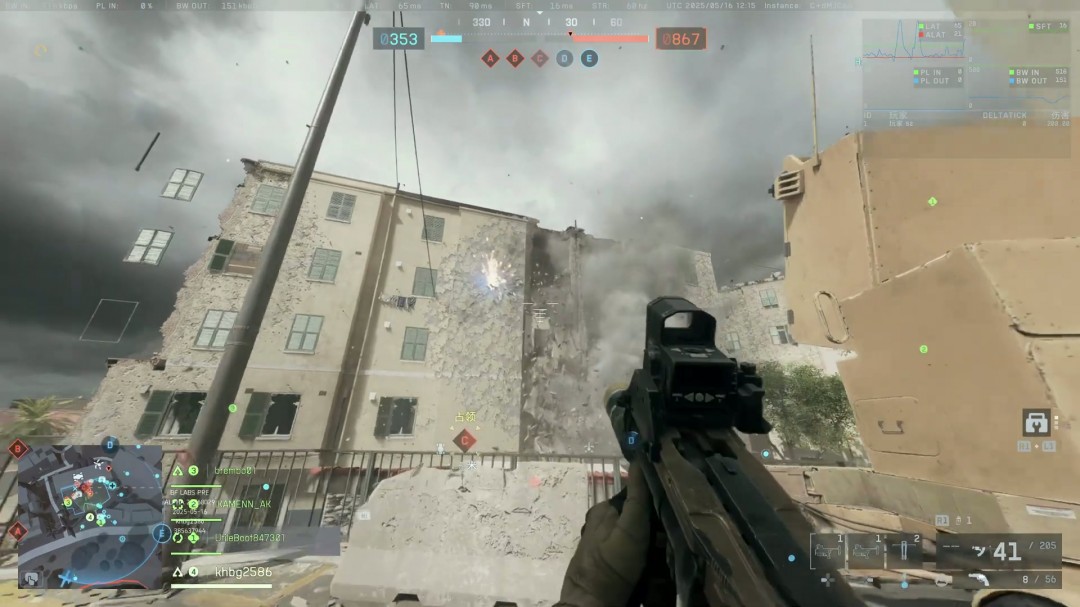1080x607 pixels.
Task: Select squad member KAMENN_AK in the squad list
Action: [242, 504]
